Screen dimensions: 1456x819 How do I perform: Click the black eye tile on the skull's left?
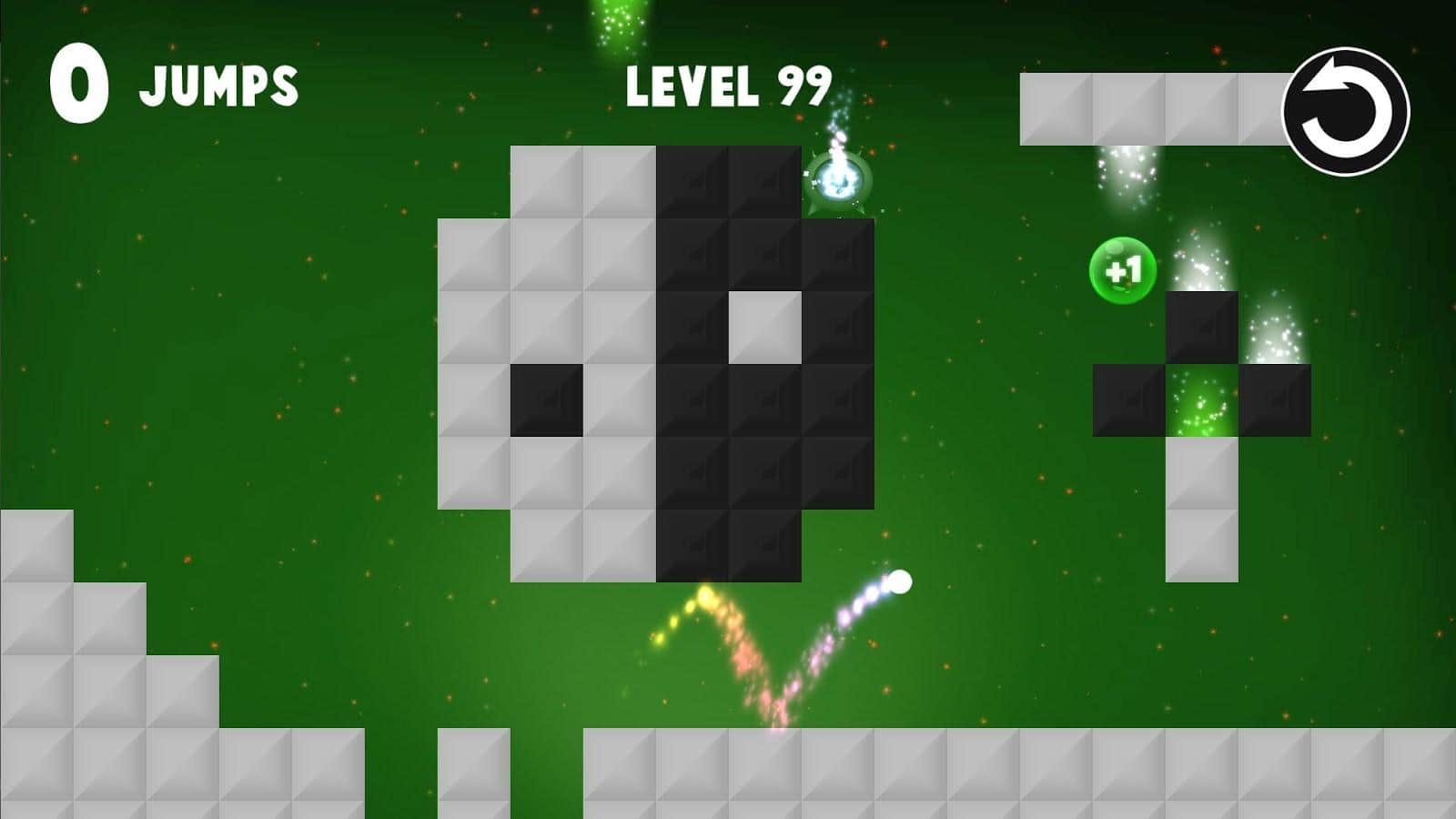coord(546,398)
